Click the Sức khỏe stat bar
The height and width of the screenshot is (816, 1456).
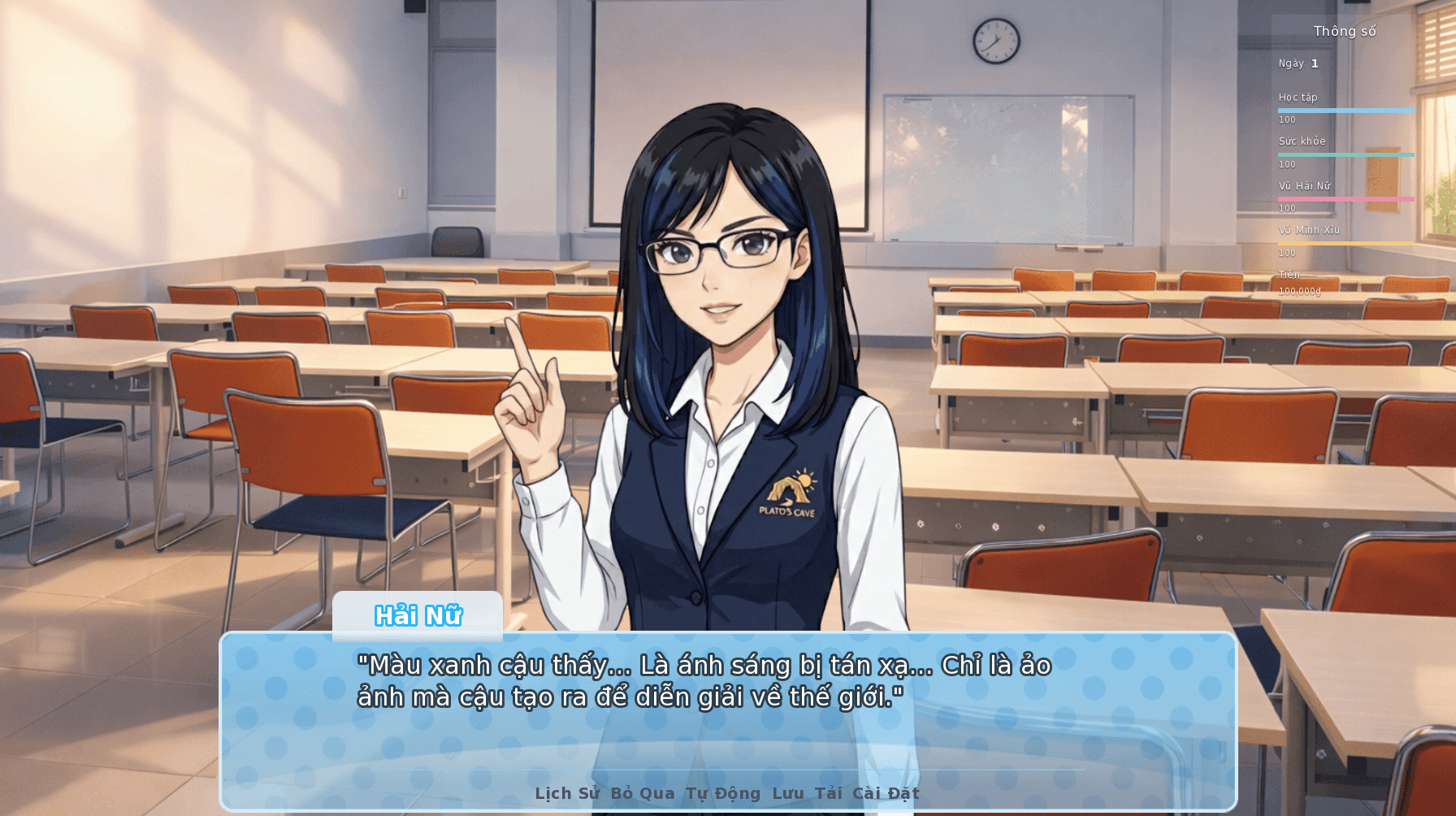[x=1346, y=155]
